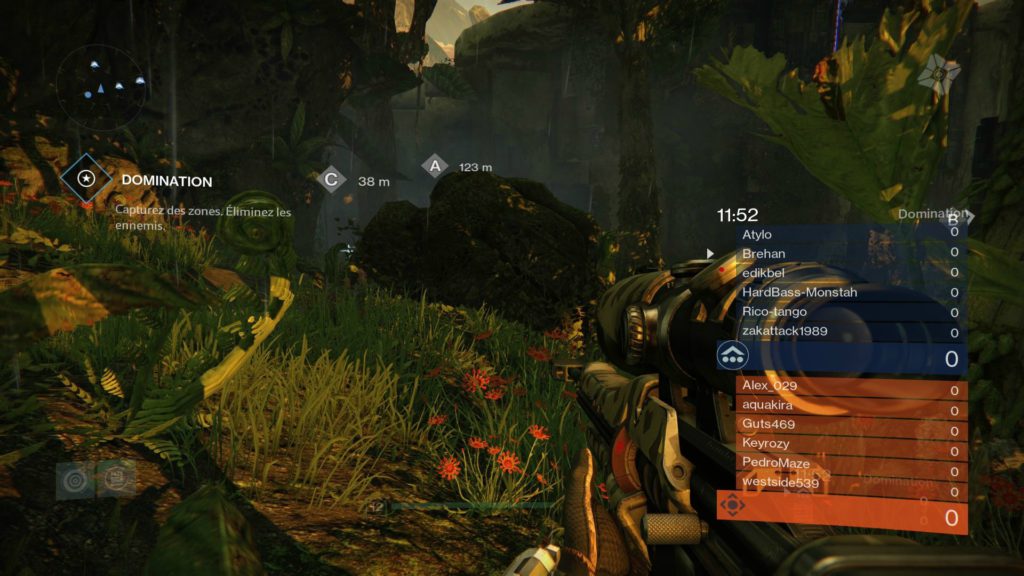
Task: Click Keyrozy's row on the orange team
Action: coord(852,443)
